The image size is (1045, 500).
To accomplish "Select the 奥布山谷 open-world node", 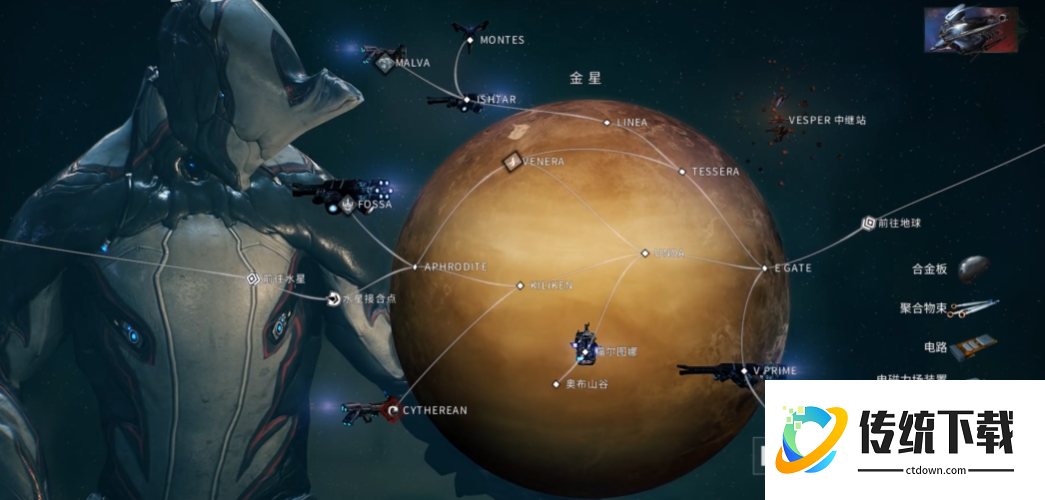I will point(557,384).
